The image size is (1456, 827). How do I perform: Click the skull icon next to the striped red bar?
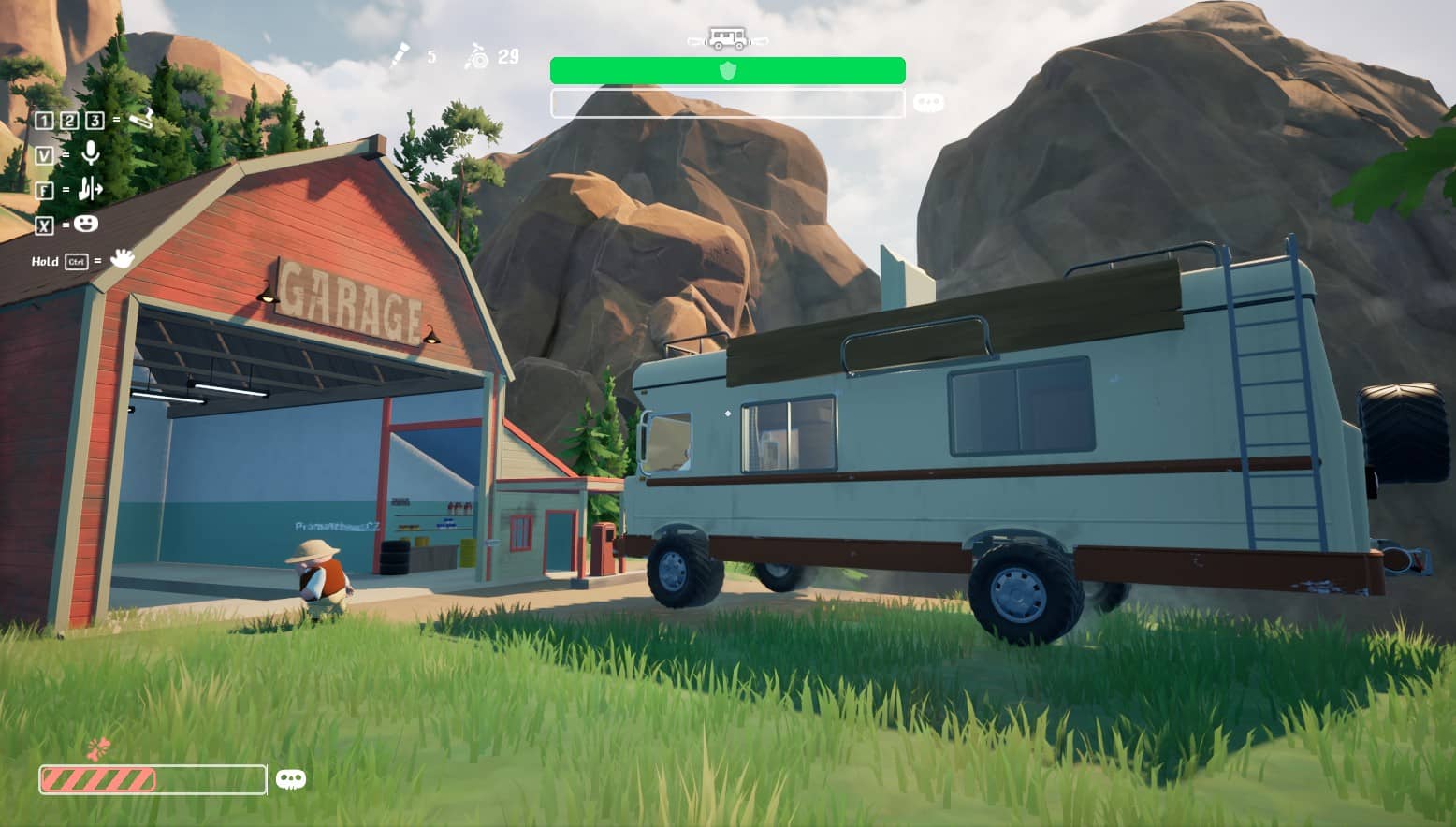coord(291,779)
